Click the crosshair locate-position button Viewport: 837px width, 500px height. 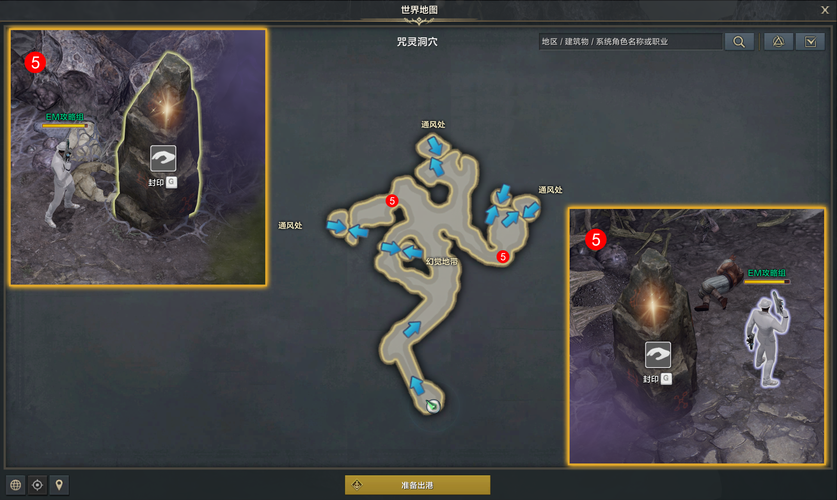pos(37,485)
